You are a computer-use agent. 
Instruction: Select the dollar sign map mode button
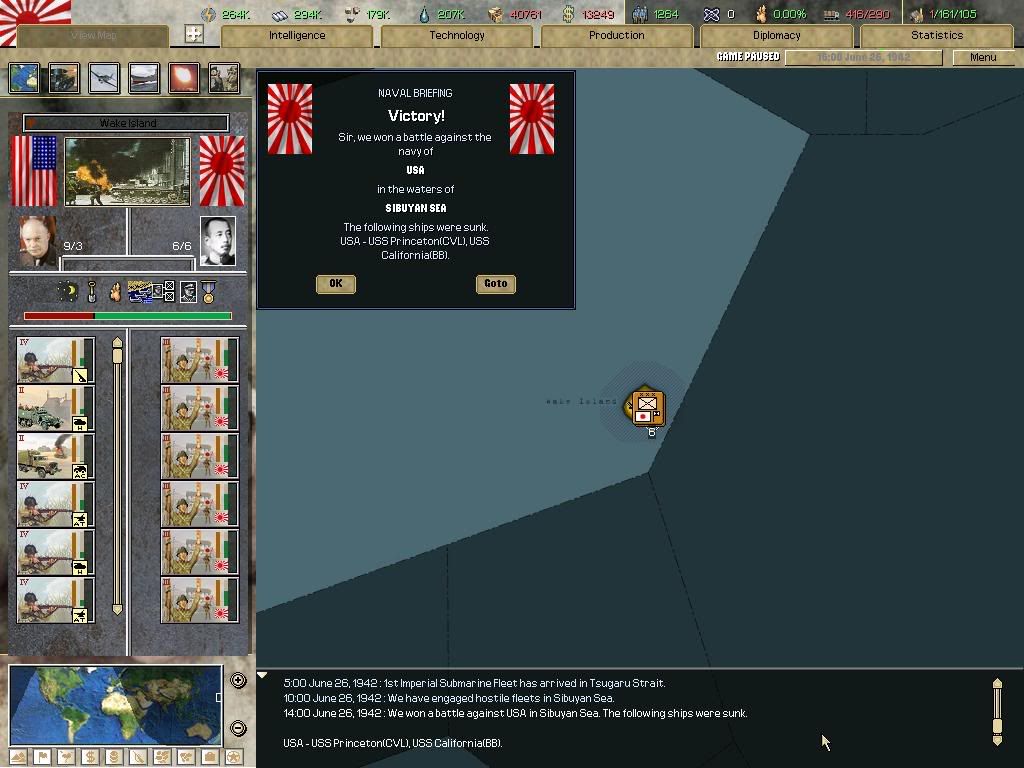90,757
